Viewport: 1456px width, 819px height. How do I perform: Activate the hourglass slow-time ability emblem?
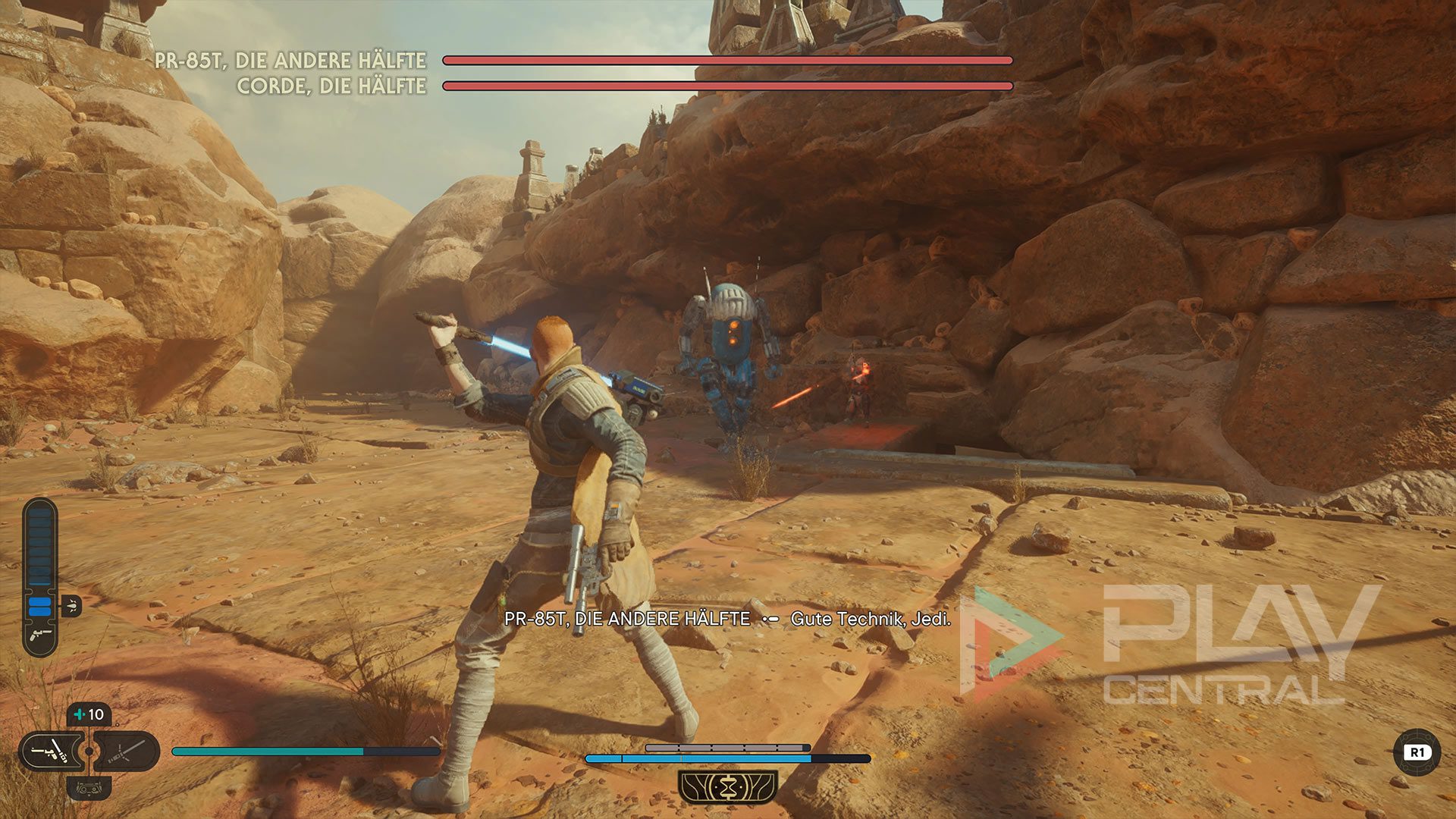point(728,786)
